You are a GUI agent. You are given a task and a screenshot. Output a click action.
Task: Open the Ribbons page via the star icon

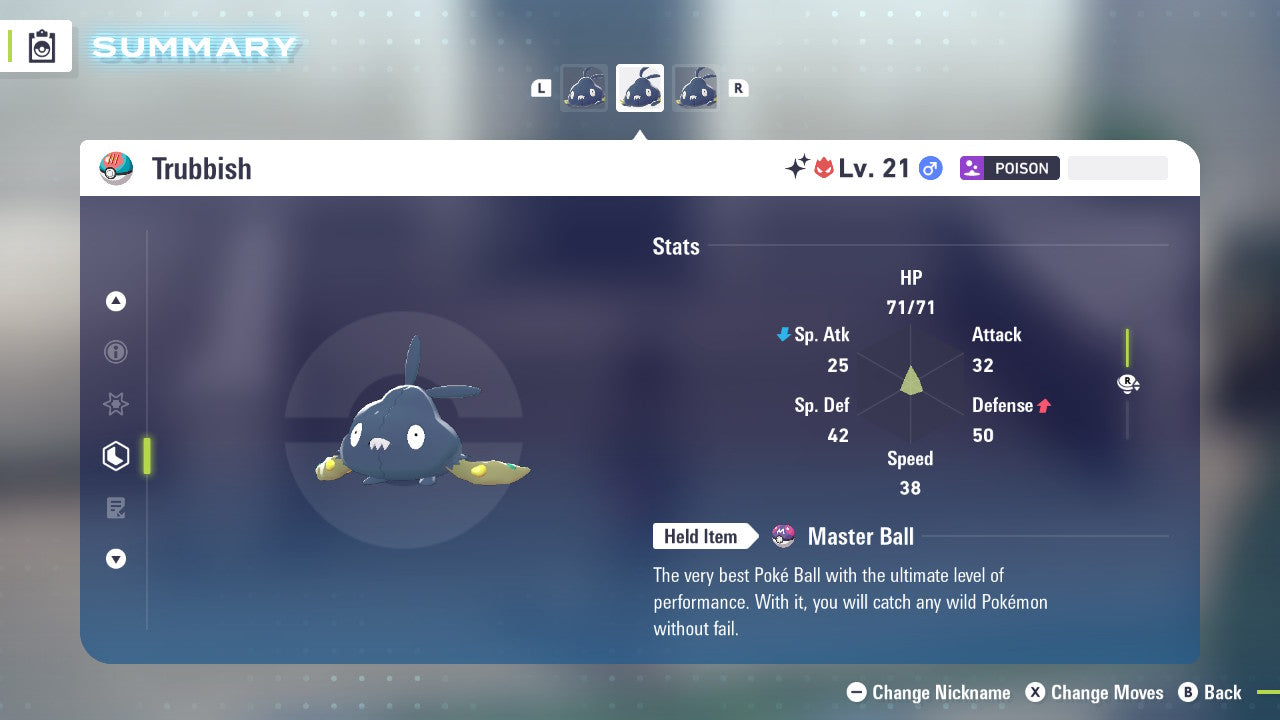[x=116, y=404]
